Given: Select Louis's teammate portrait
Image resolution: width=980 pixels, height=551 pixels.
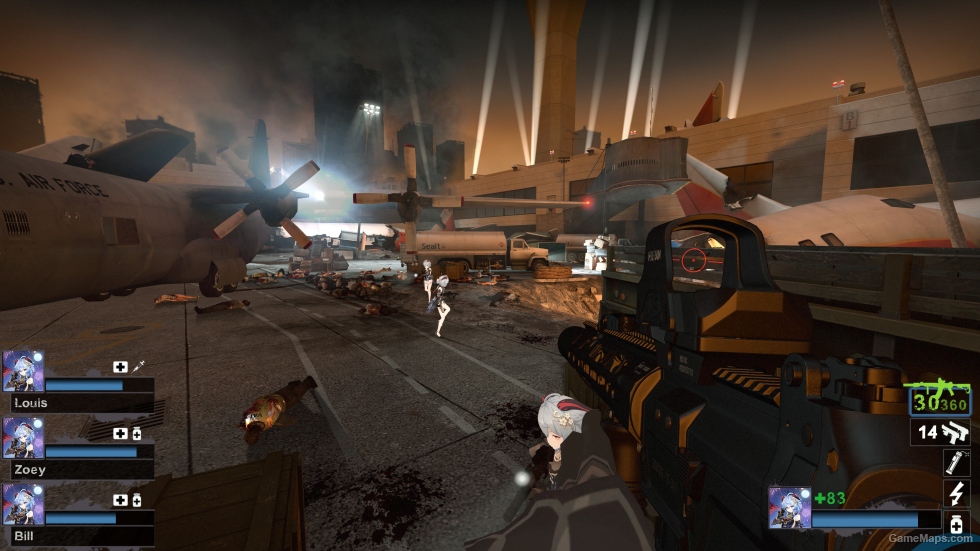Looking at the screenshot, I should (x=23, y=370).
